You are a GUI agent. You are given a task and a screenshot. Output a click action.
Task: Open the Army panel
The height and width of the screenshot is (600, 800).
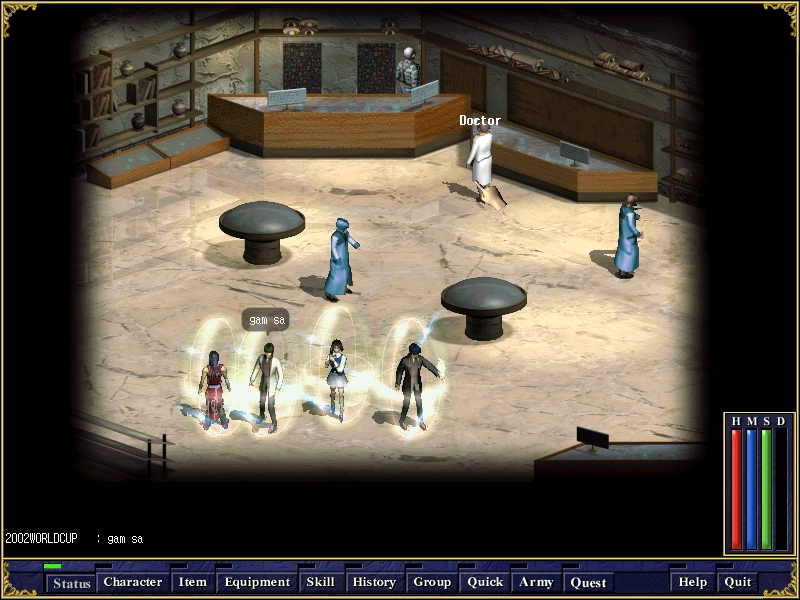tap(536, 582)
